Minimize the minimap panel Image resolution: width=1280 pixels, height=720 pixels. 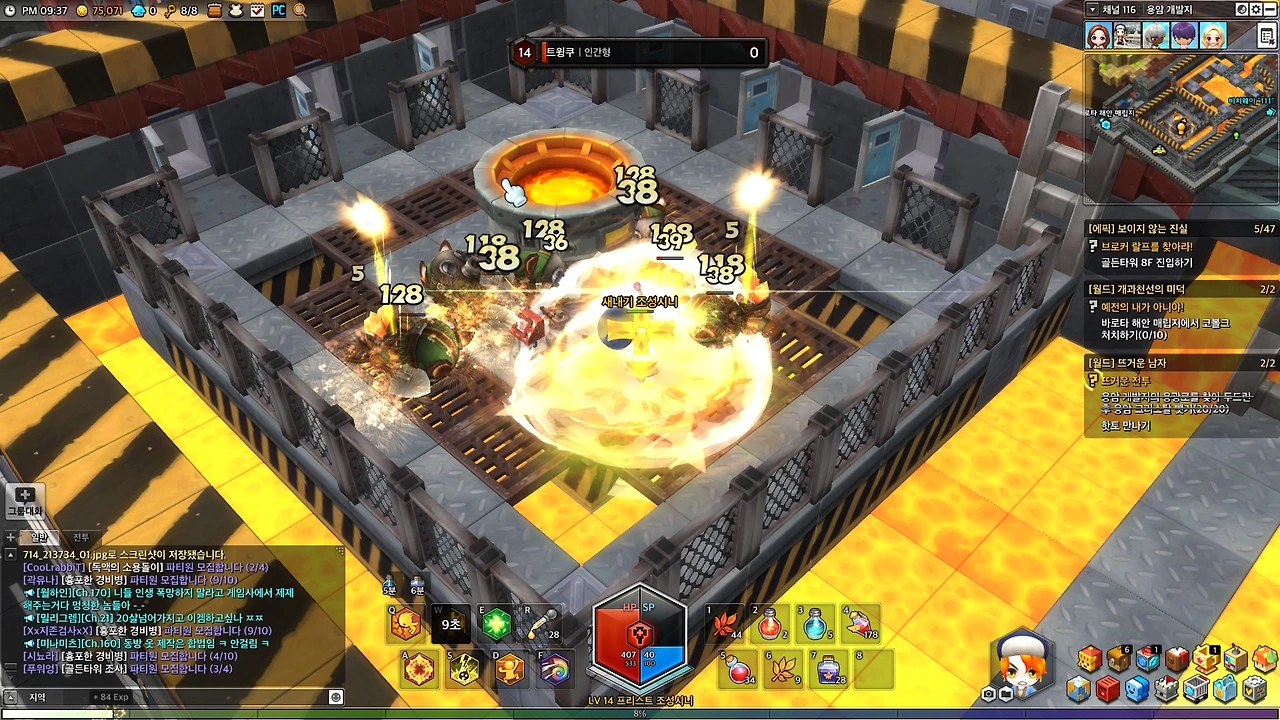(x=1270, y=9)
